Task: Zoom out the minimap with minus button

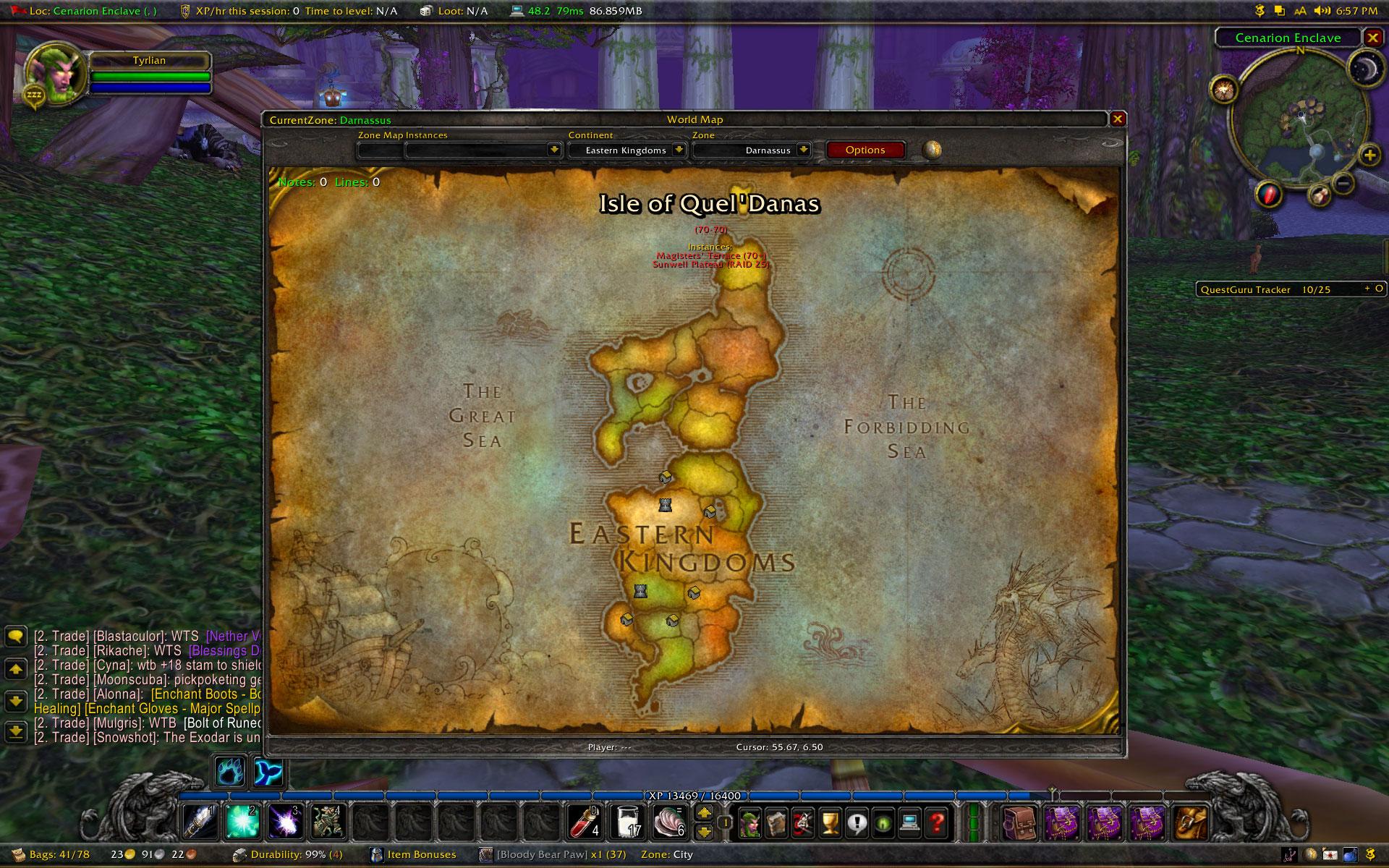Action: coord(1343,184)
